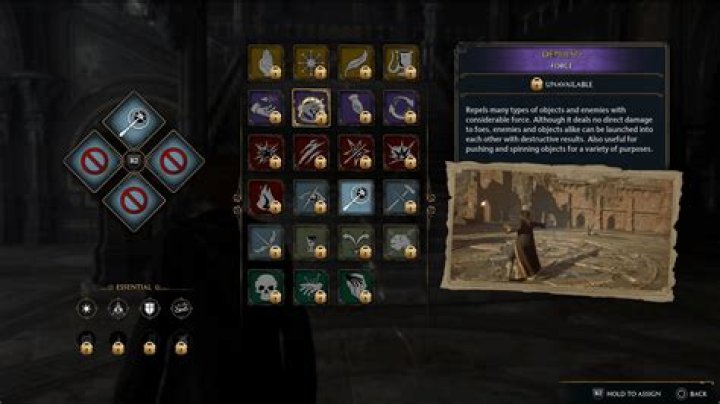Click the spell preview picture of the wizard
The image size is (720, 404).
558,229
